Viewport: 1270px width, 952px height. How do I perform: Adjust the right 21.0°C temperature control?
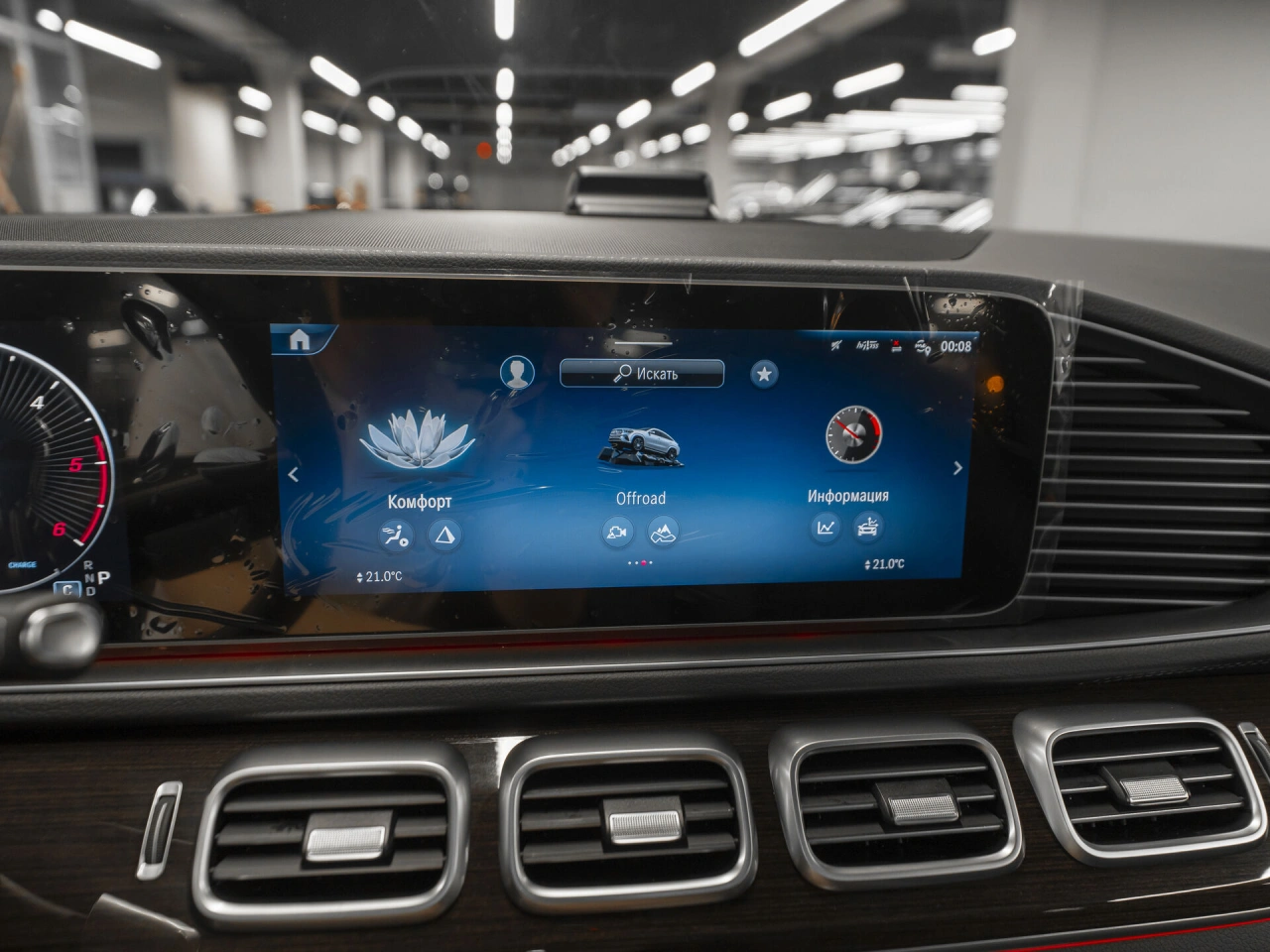click(884, 564)
